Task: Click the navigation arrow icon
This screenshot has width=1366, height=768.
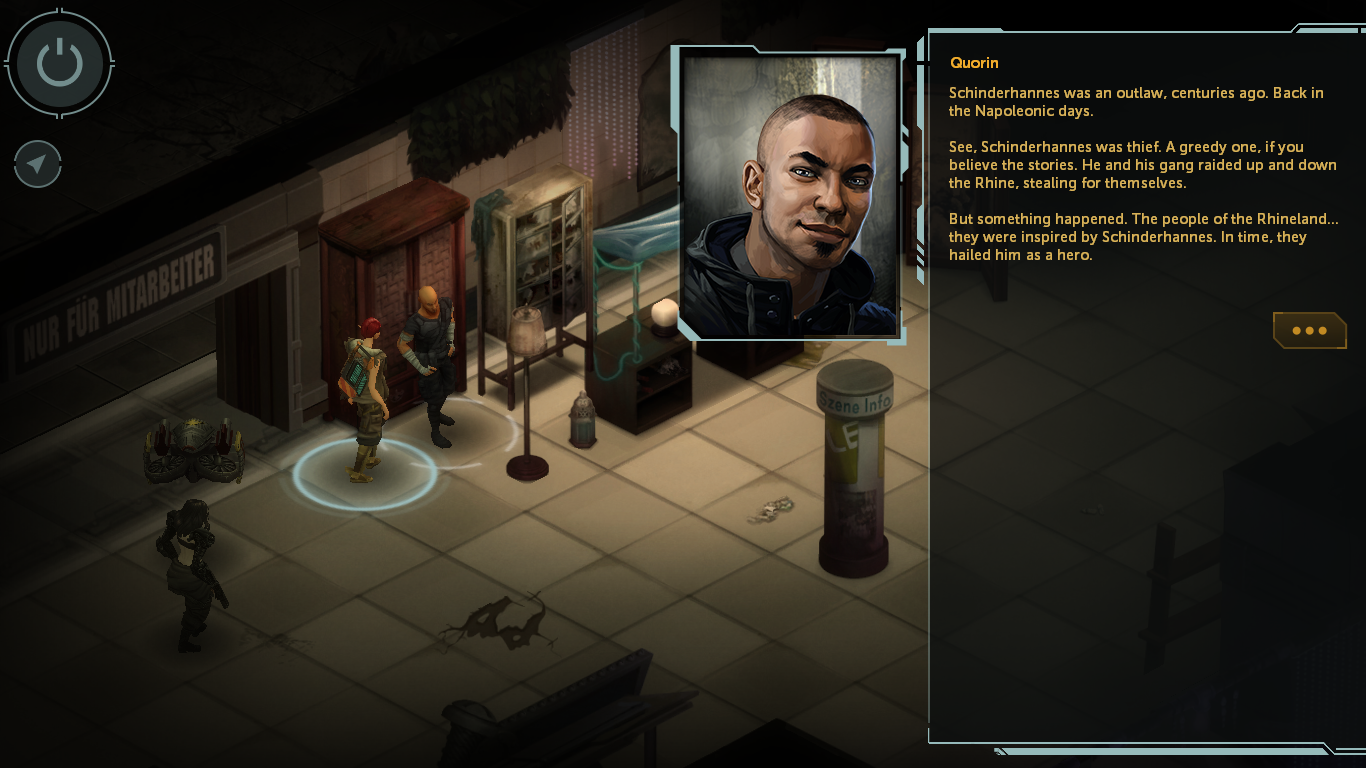Action: tap(38, 165)
